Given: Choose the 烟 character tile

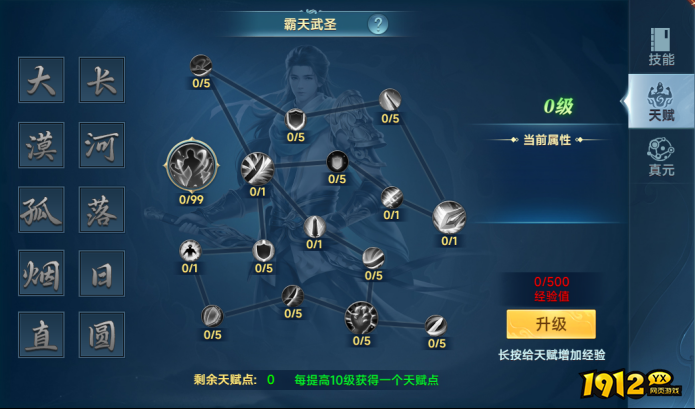Looking at the screenshot, I should point(41,272).
